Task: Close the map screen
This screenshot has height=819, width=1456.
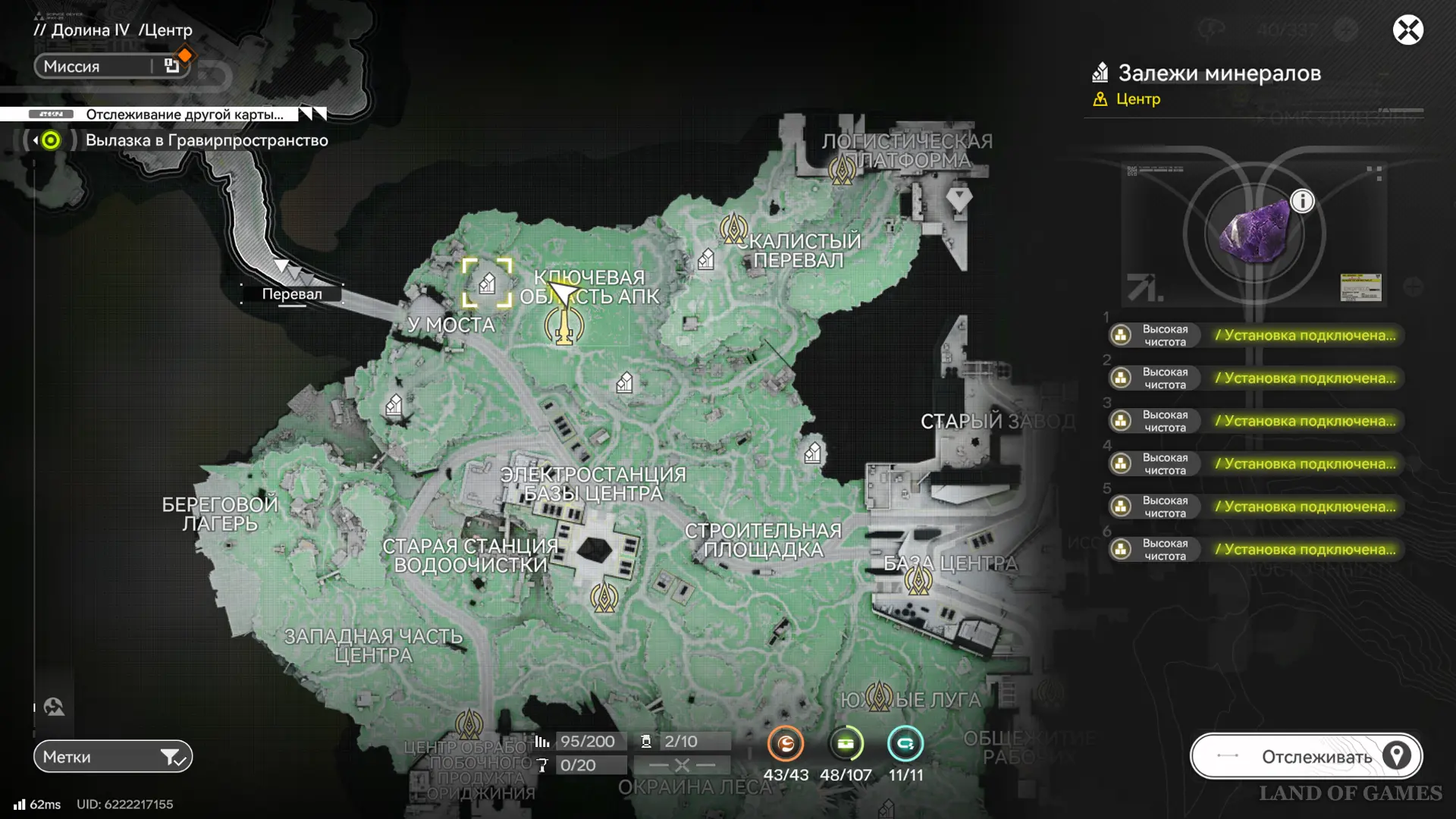Action: coord(1407,30)
